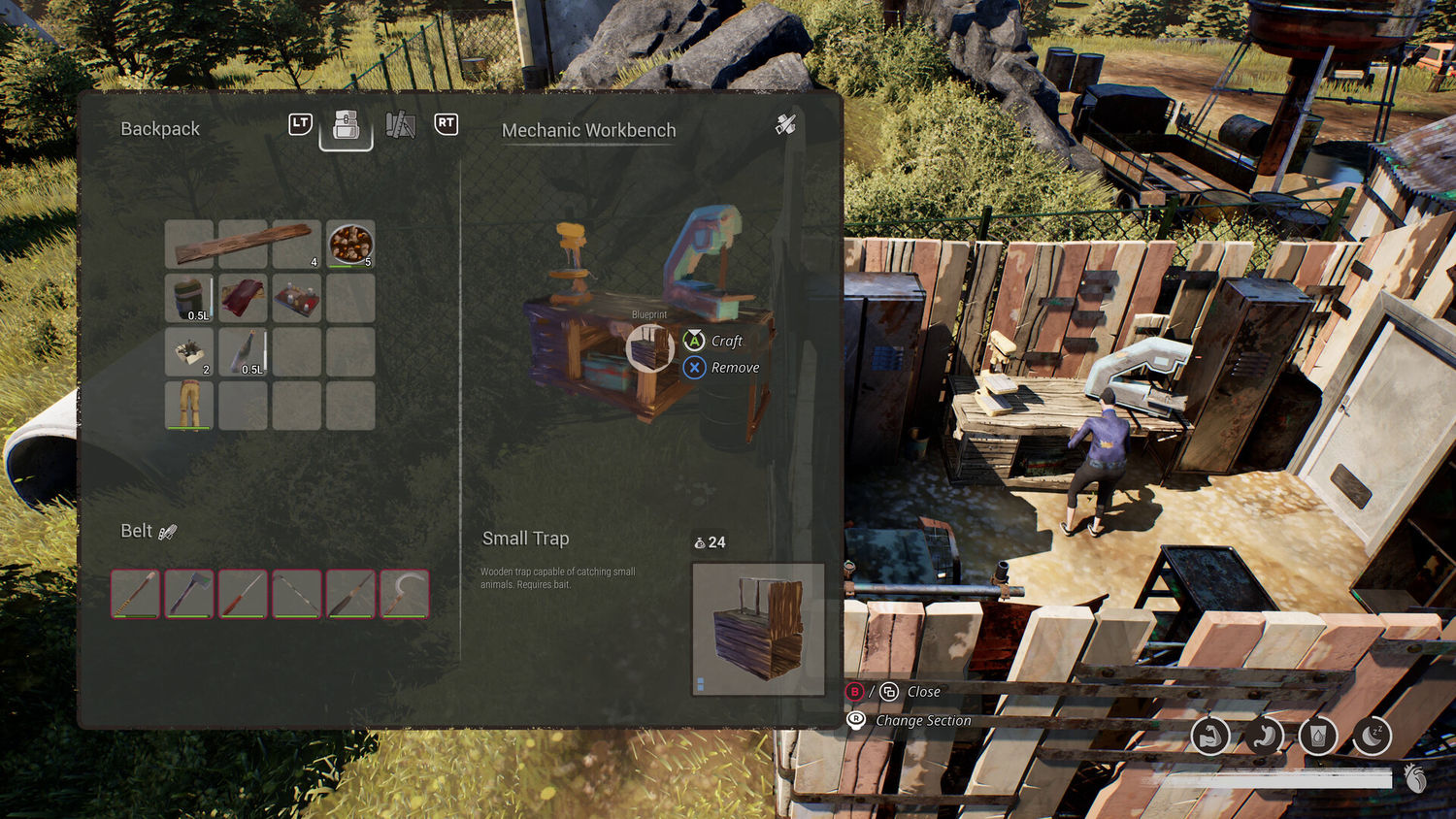The image size is (1456, 819).
Task: Open the tab next to the backpack tab
Action: [400, 125]
